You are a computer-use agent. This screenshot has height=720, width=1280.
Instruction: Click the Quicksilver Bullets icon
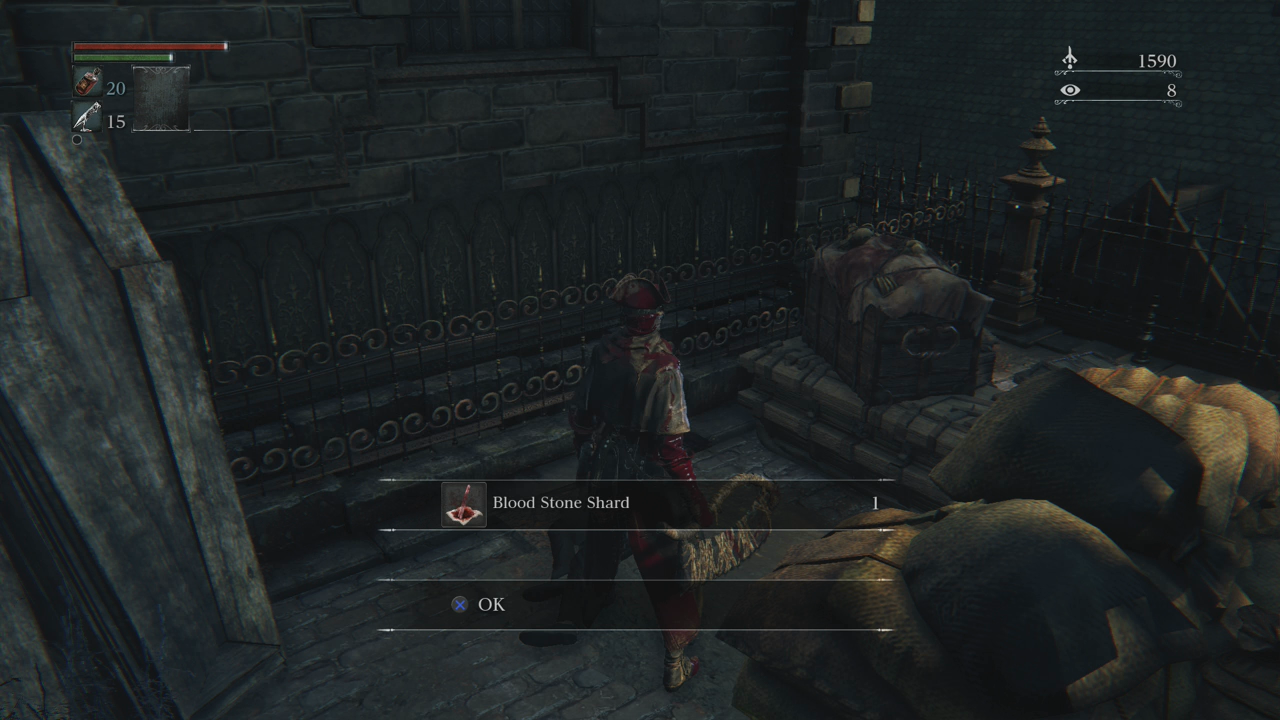[86, 117]
